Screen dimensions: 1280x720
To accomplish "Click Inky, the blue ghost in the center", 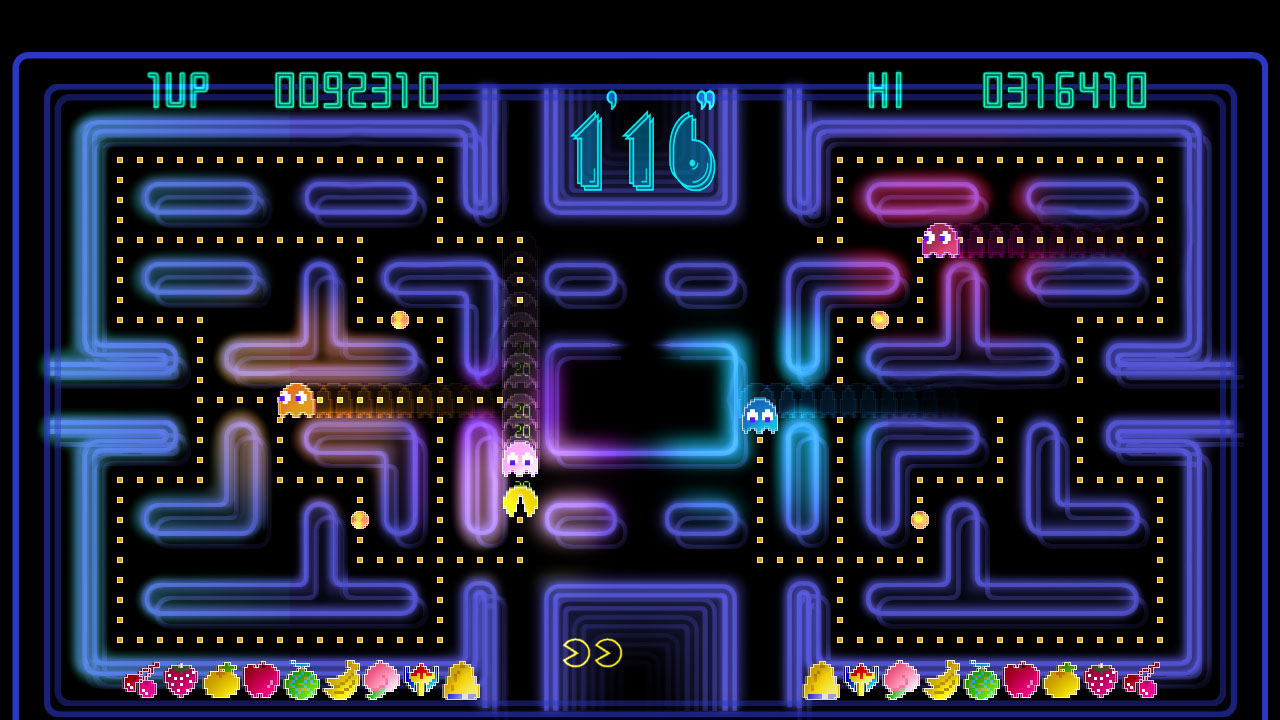I will point(759,415).
